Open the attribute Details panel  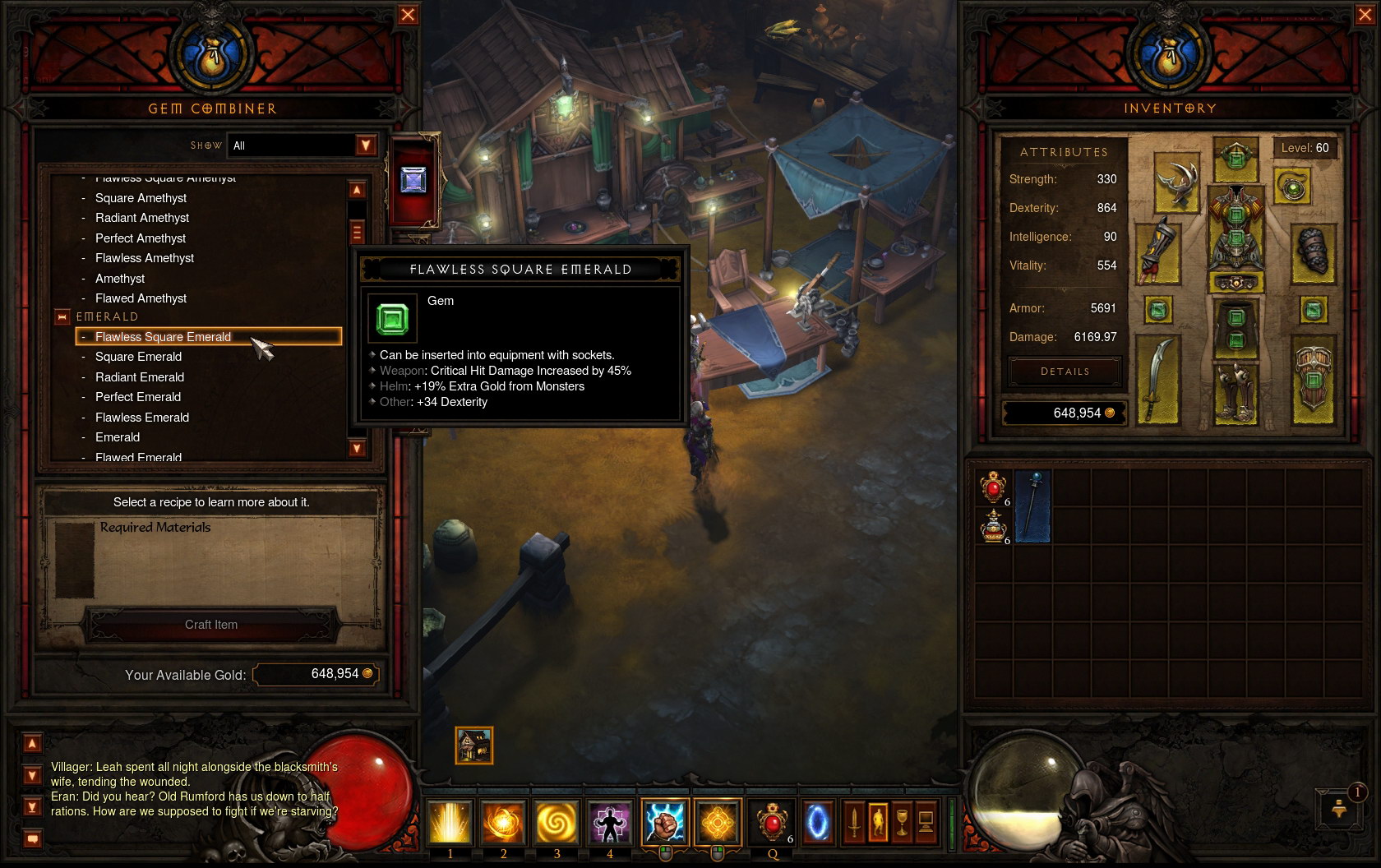click(1065, 372)
